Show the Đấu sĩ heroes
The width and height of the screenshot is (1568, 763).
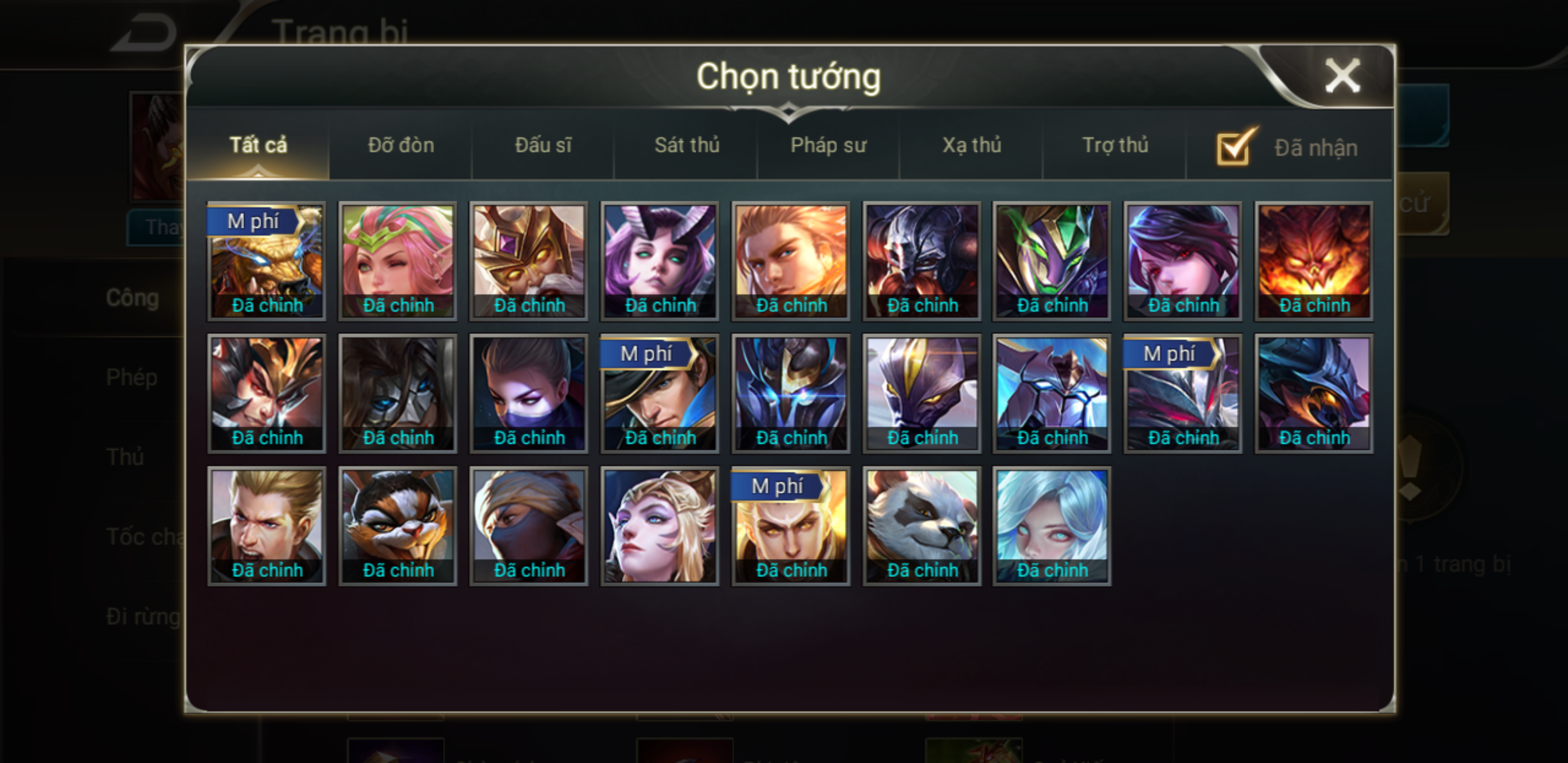click(x=543, y=146)
